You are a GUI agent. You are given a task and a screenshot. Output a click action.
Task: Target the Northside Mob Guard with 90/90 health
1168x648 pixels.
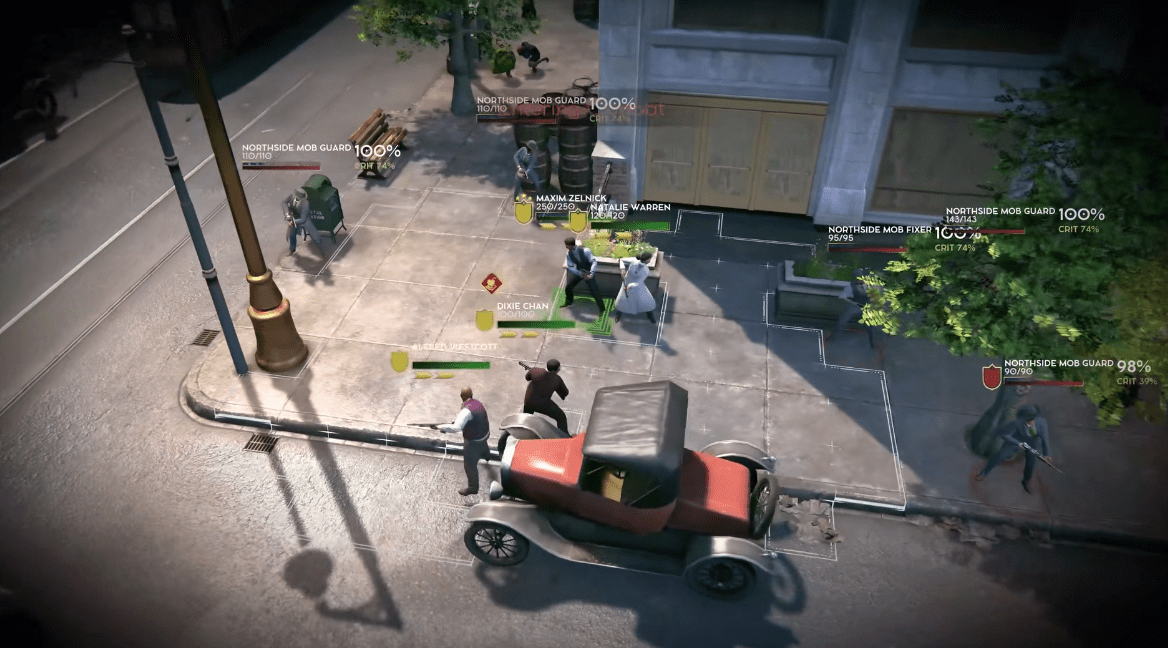(x=1058, y=364)
